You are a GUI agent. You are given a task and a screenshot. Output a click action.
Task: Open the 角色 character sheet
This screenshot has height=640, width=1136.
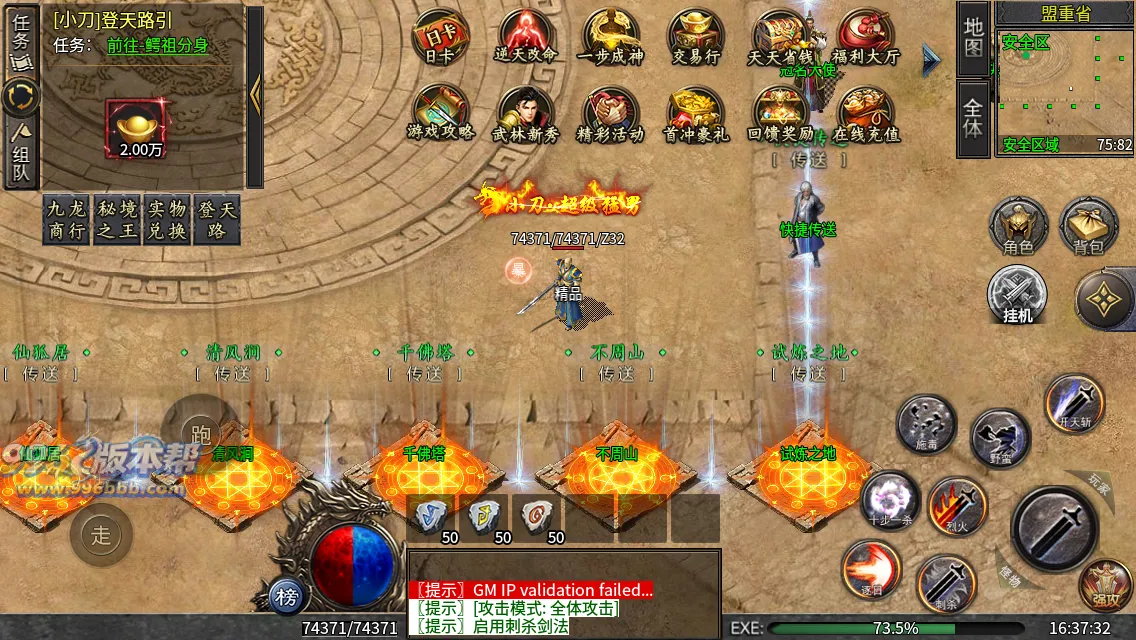pyautogui.click(x=1018, y=226)
